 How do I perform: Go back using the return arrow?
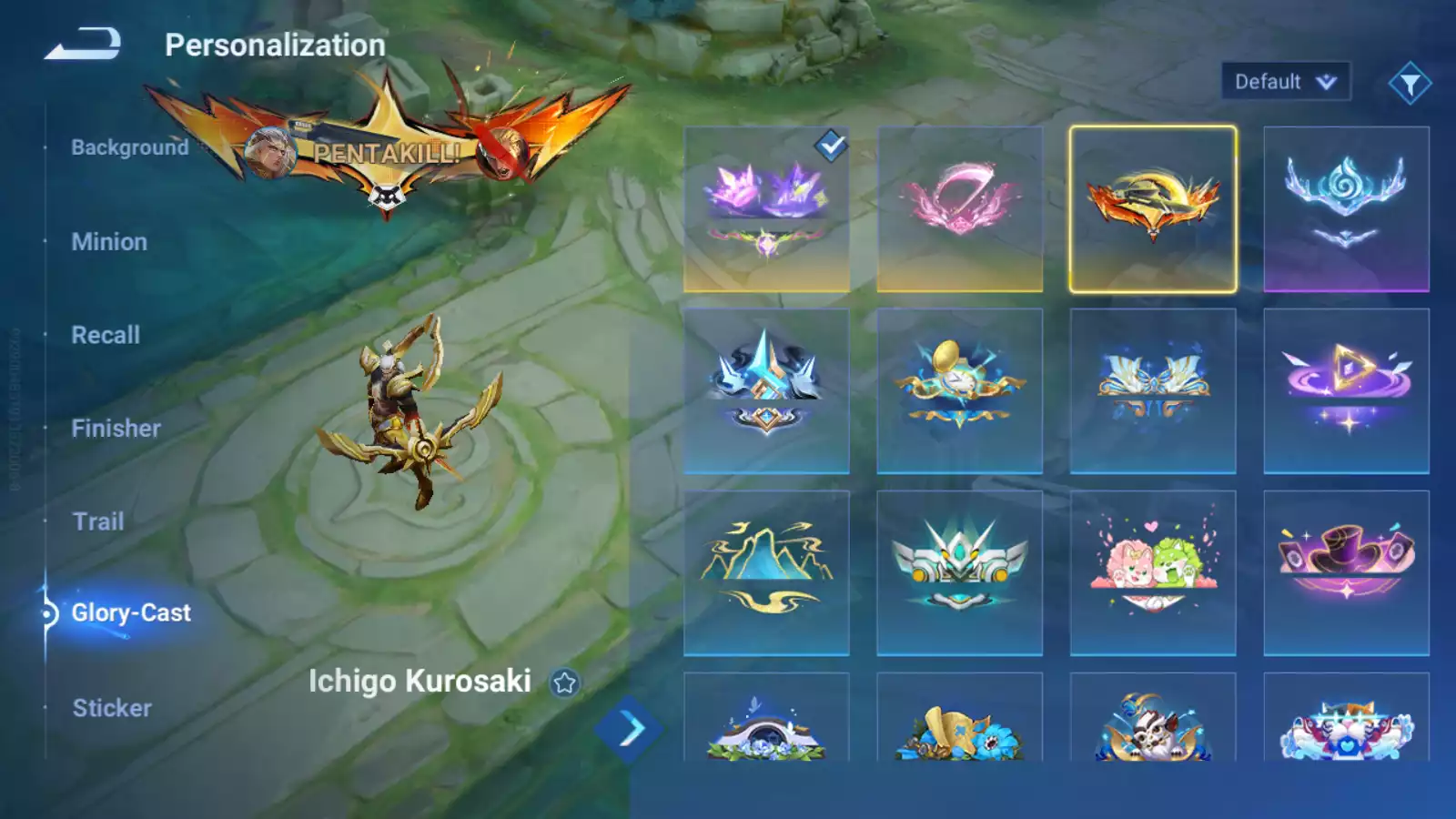[x=83, y=44]
